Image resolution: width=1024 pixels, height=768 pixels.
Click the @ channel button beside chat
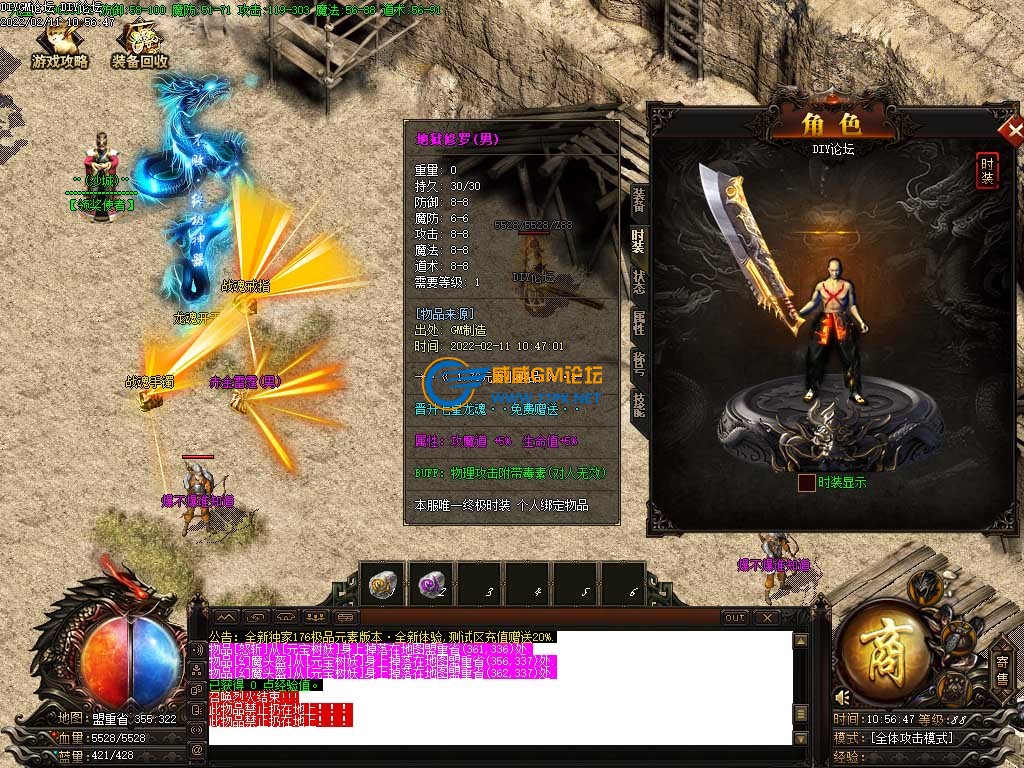[x=198, y=748]
